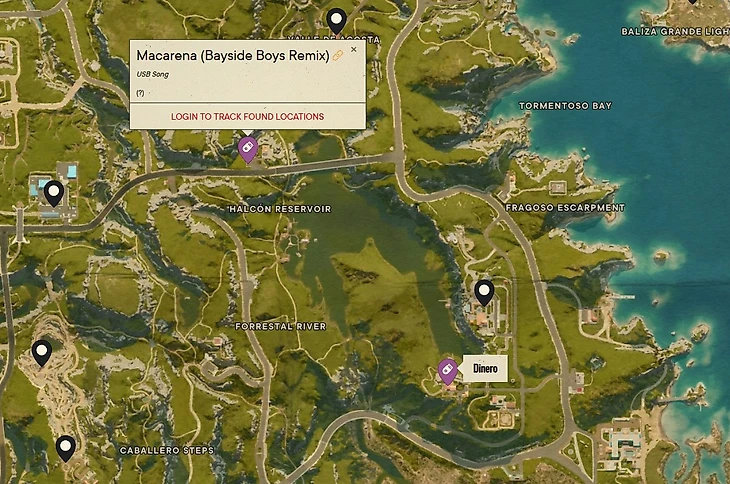Copy the Macarena location link icon
This screenshot has width=730, height=484.
click(338, 56)
